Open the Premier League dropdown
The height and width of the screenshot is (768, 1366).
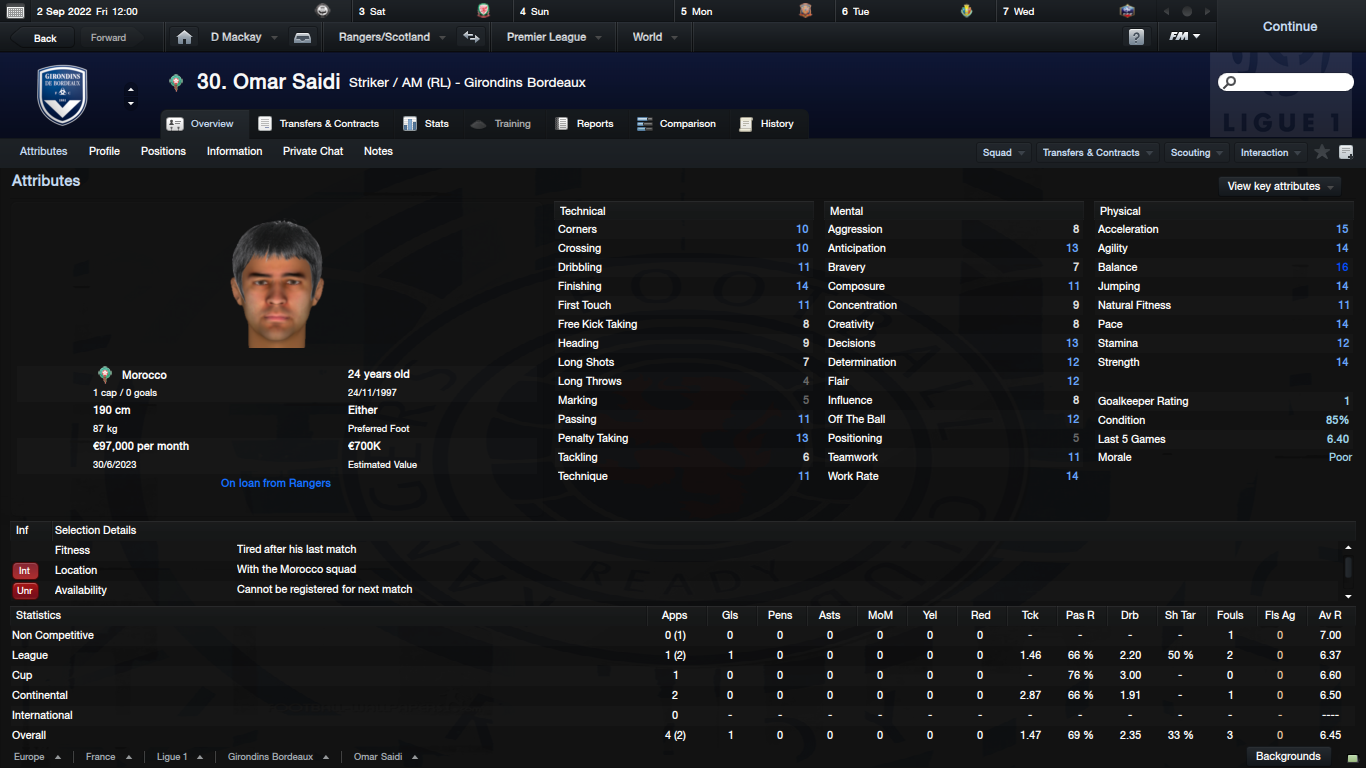pos(553,37)
